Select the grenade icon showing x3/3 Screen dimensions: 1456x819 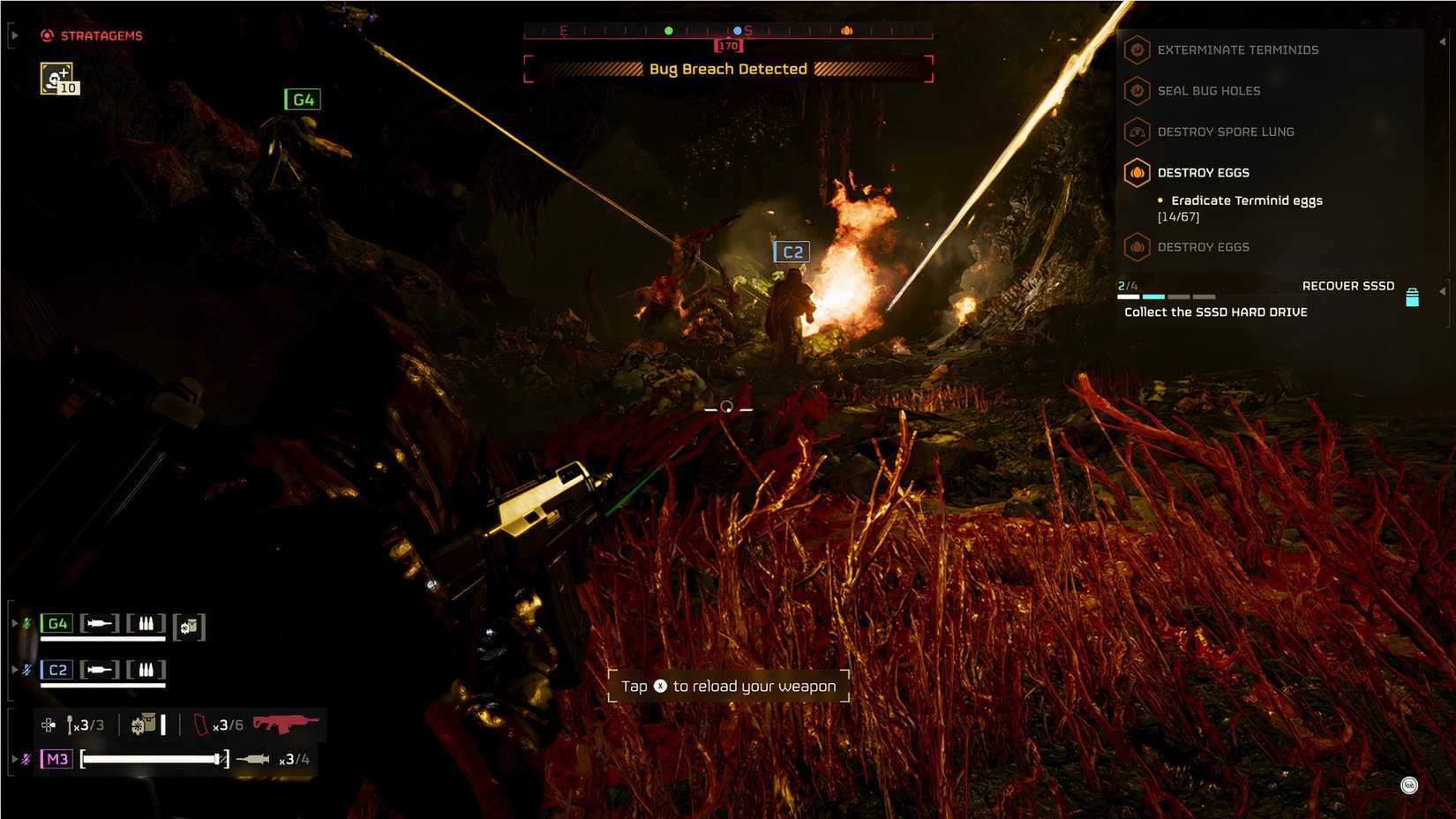coord(71,725)
